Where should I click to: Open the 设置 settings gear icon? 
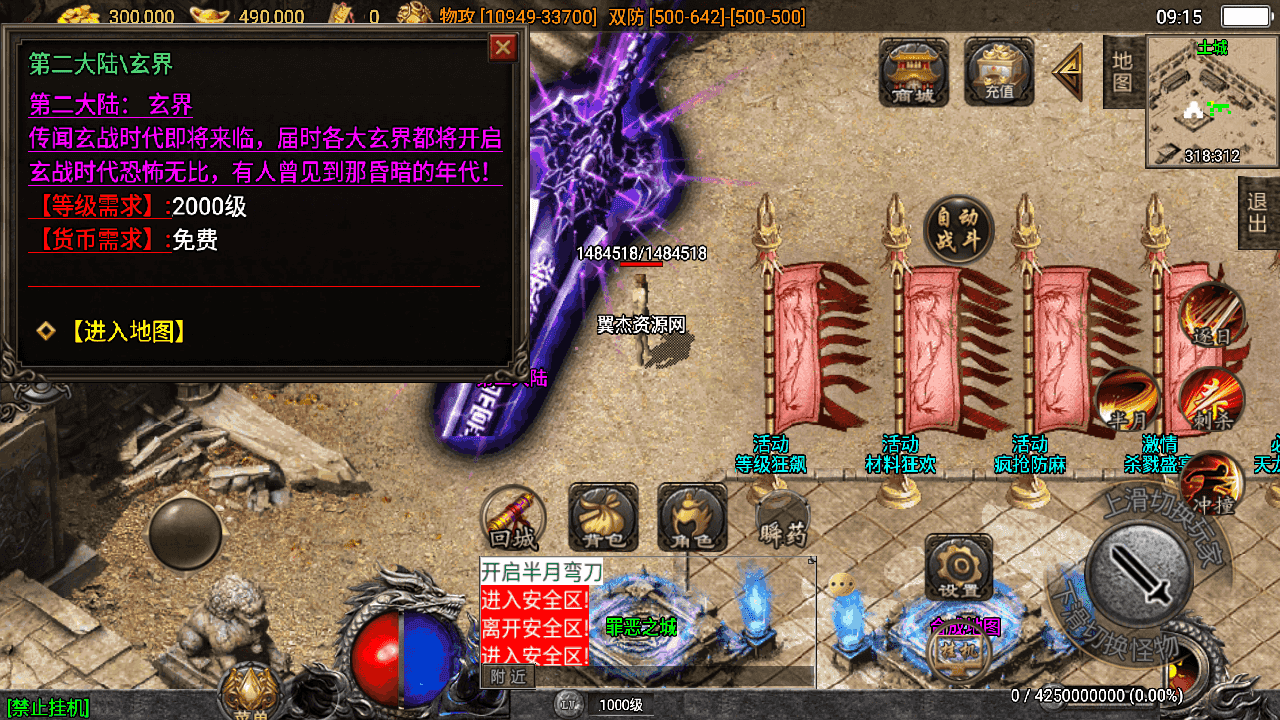tap(960, 570)
